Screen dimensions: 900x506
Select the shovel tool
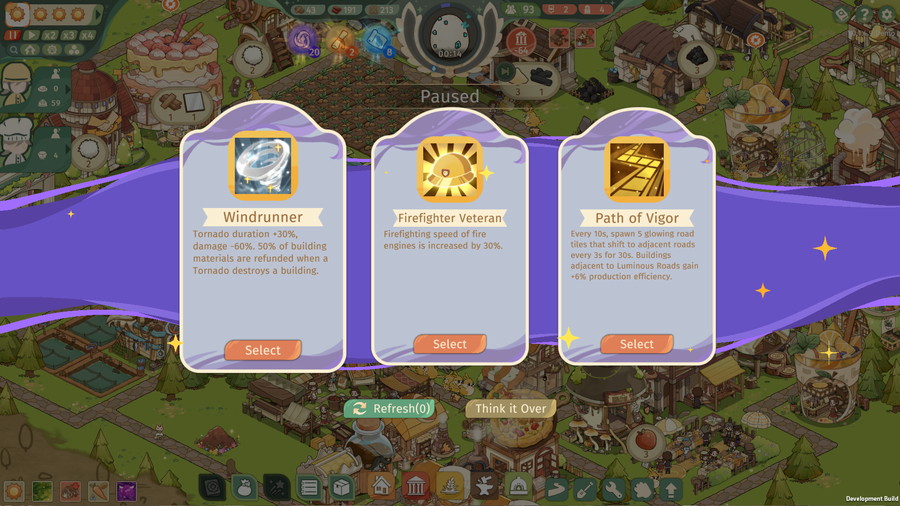click(586, 489)
